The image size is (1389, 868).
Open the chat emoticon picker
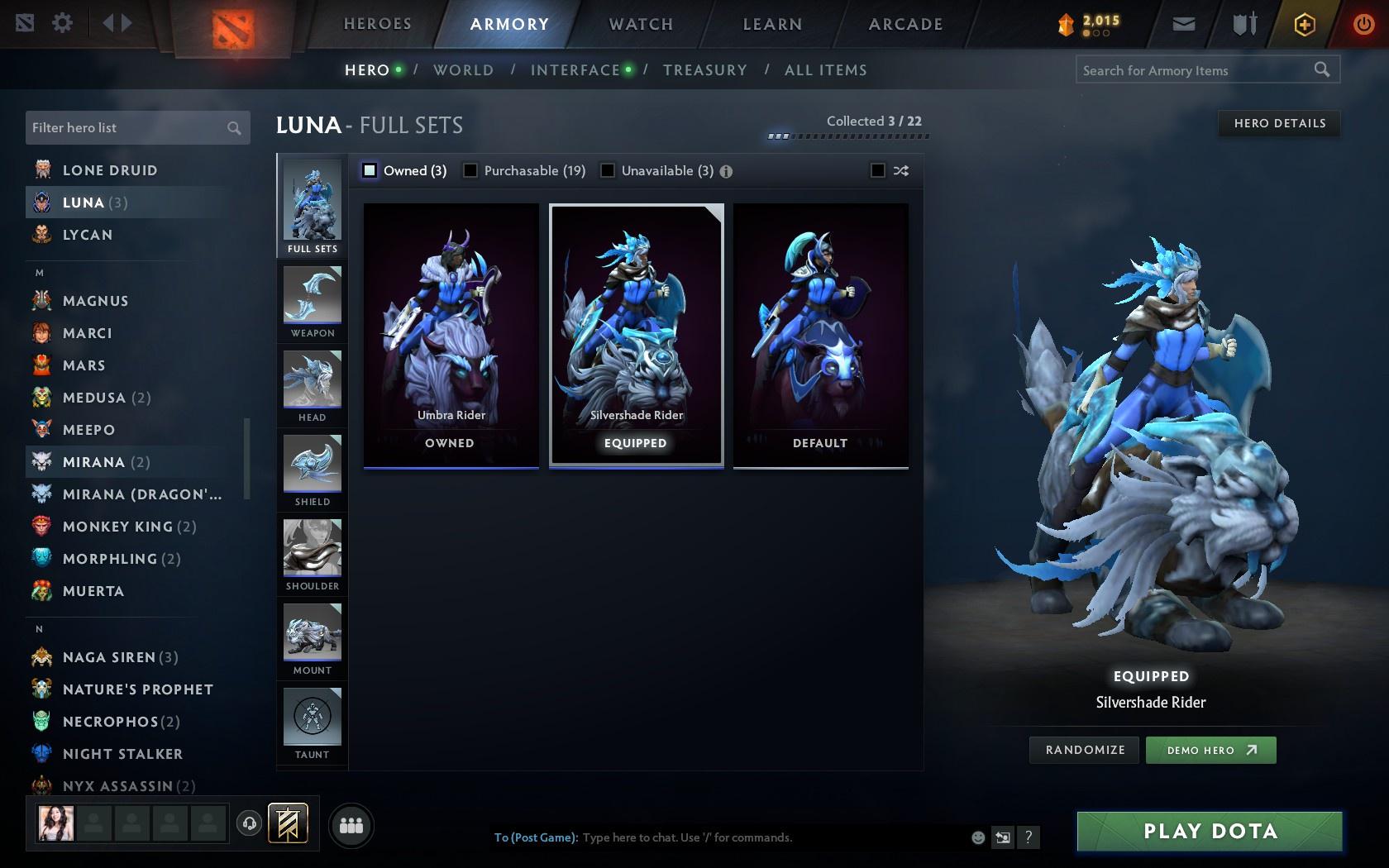click(x=978, y=837)
